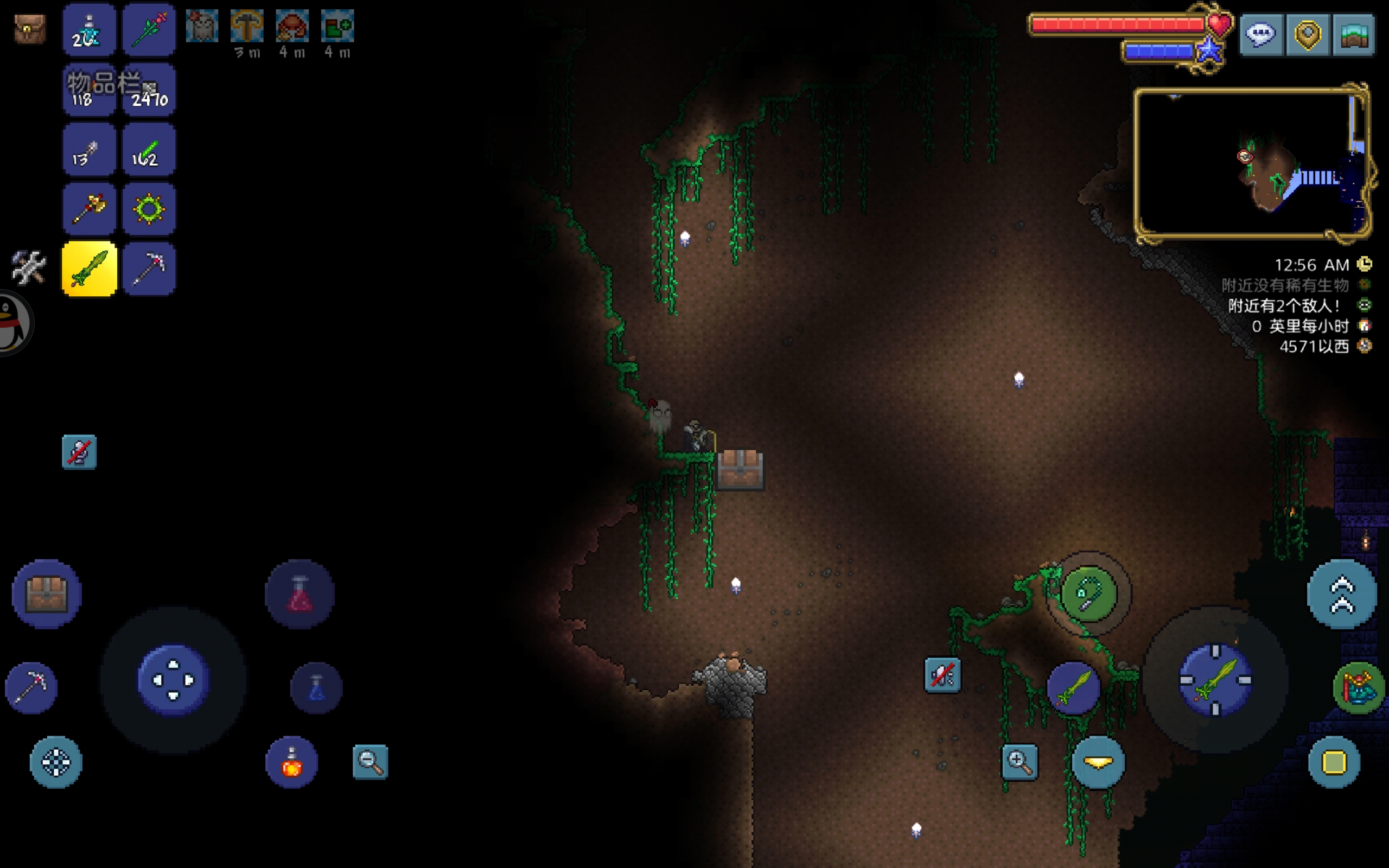Toggle the smart cursor crosshair button

(56, 762)
